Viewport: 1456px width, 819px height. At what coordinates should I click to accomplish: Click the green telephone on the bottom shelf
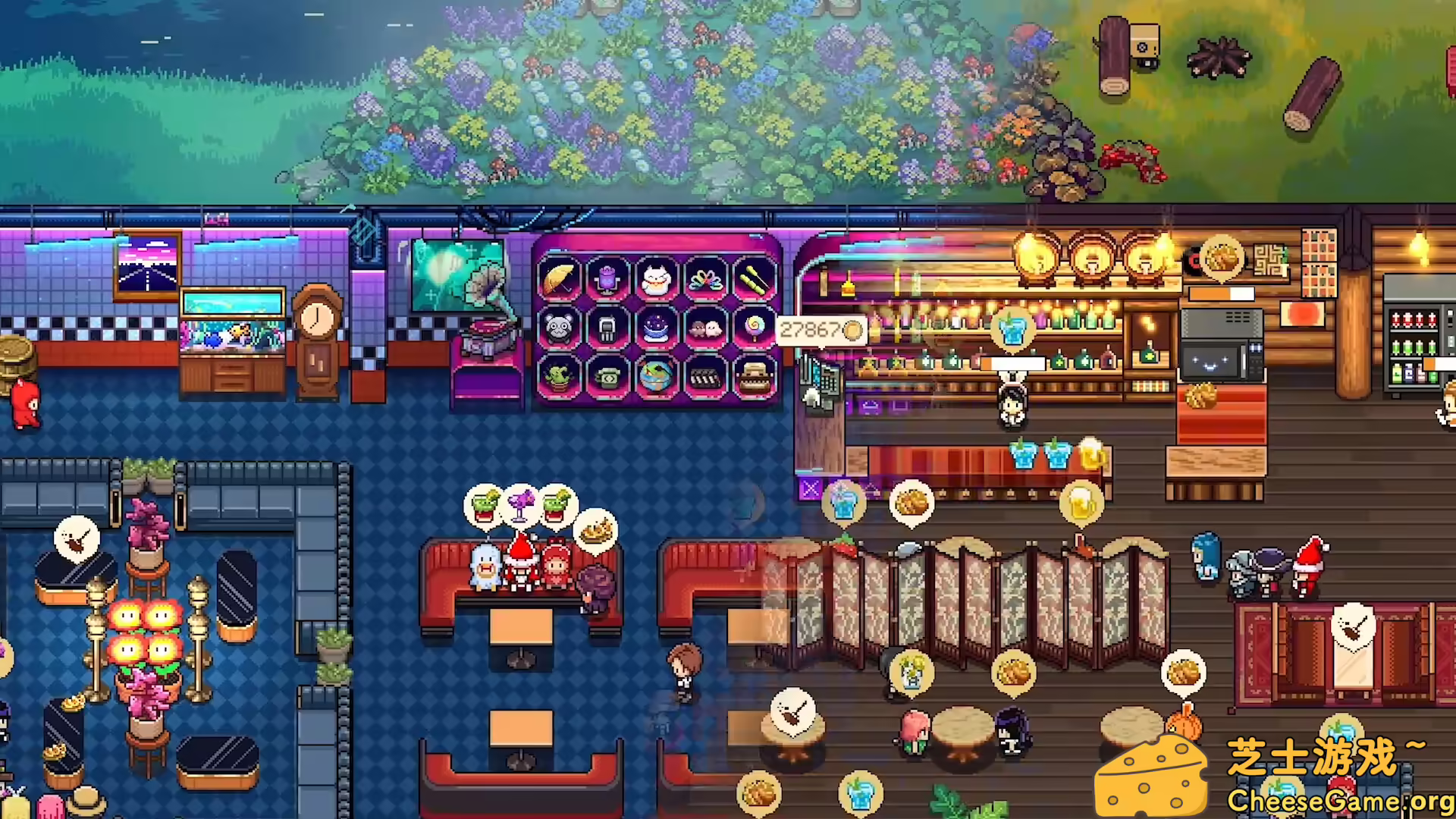(608, 378)
